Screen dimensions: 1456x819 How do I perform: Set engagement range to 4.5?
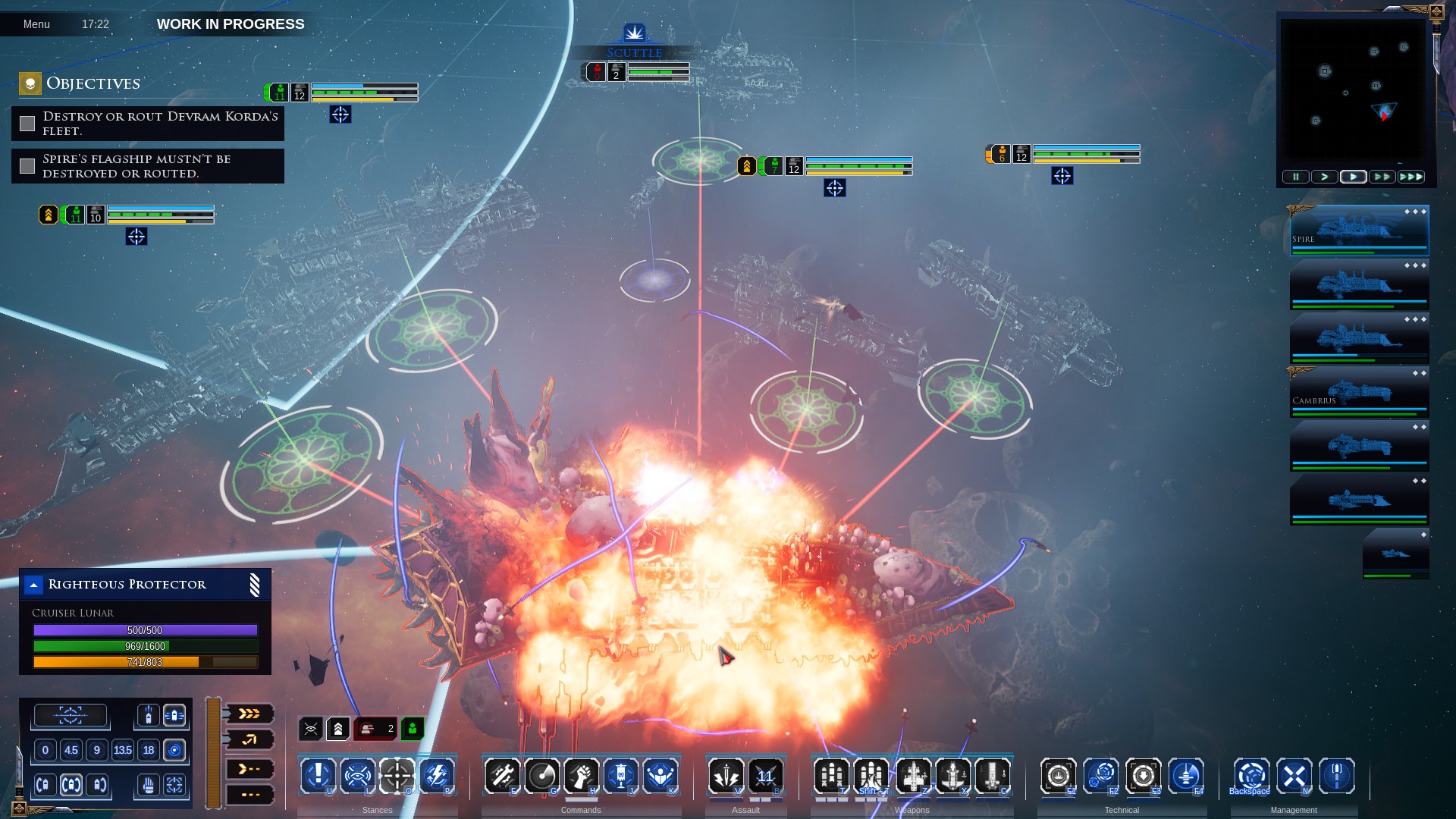(x=71, y=750)
